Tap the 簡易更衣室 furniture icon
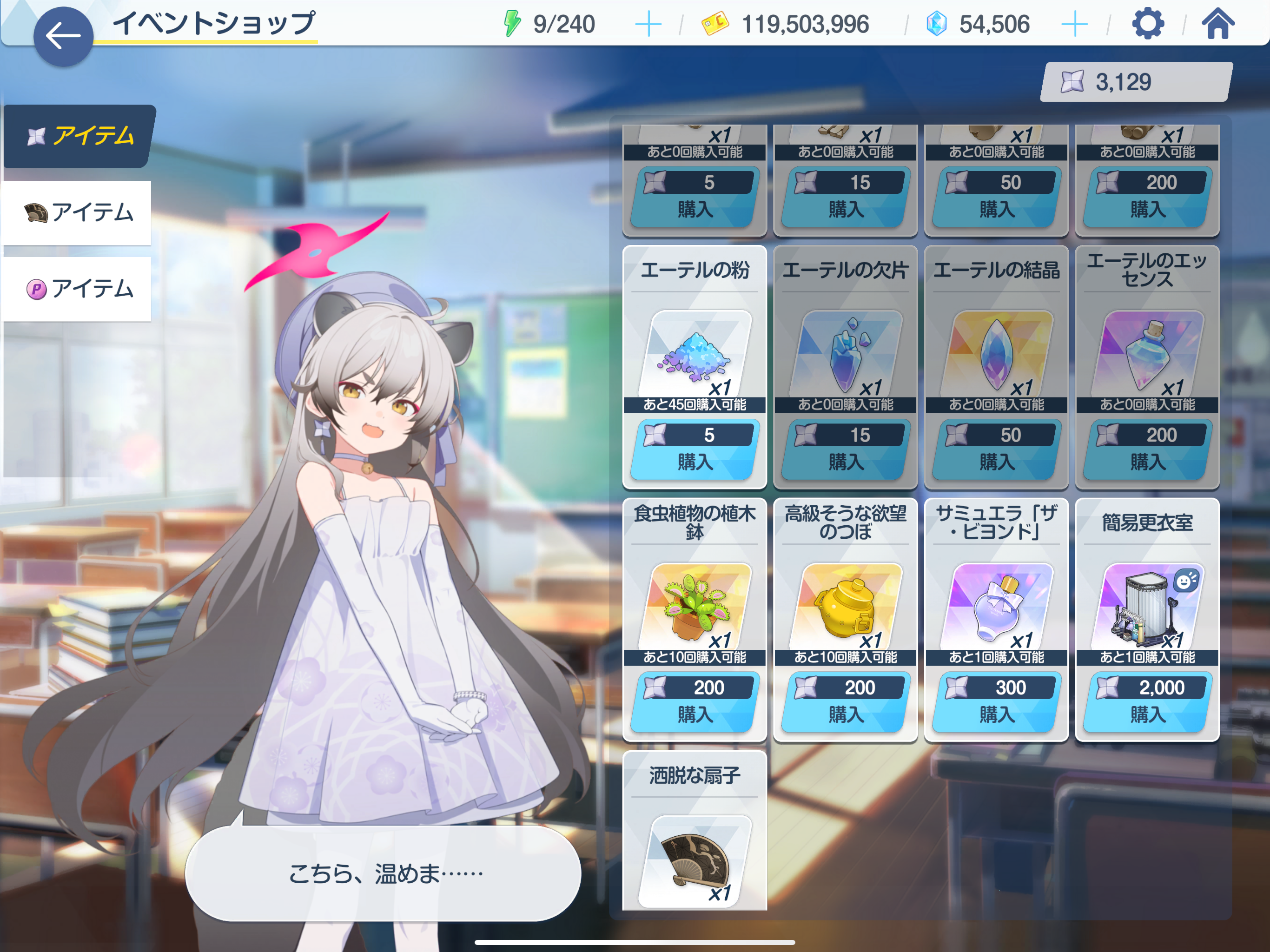 pyautogui.click(x=1147, y=608)
